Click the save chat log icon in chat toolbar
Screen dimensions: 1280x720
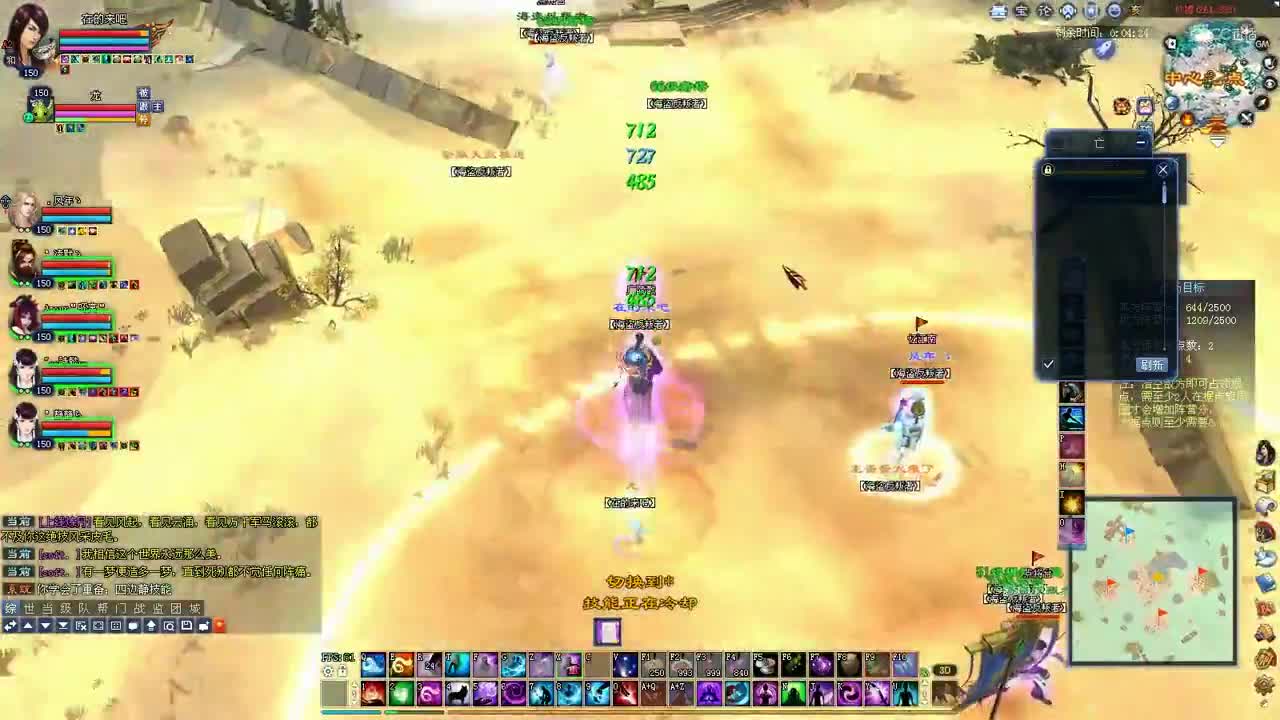[x=187, y=625]
